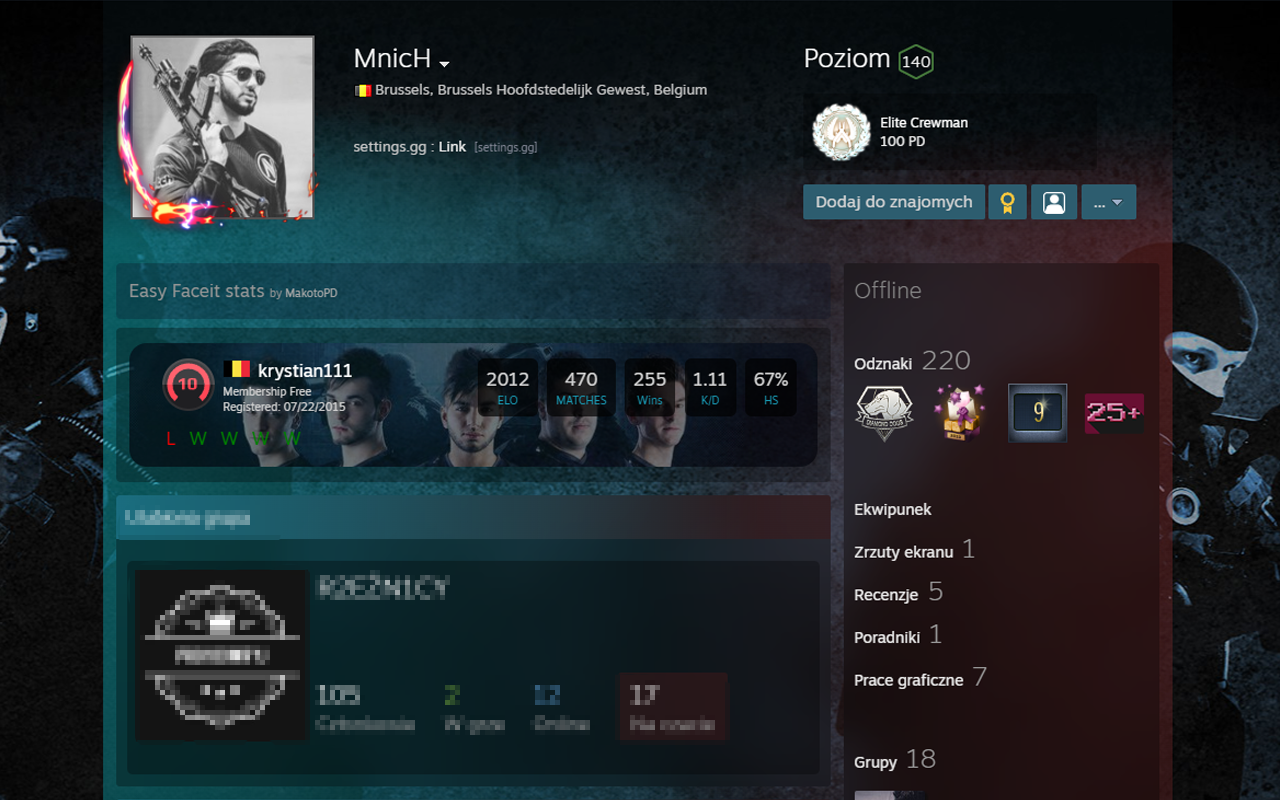
Task: Click the 67% HS stat box
Action: click(770, 386)
